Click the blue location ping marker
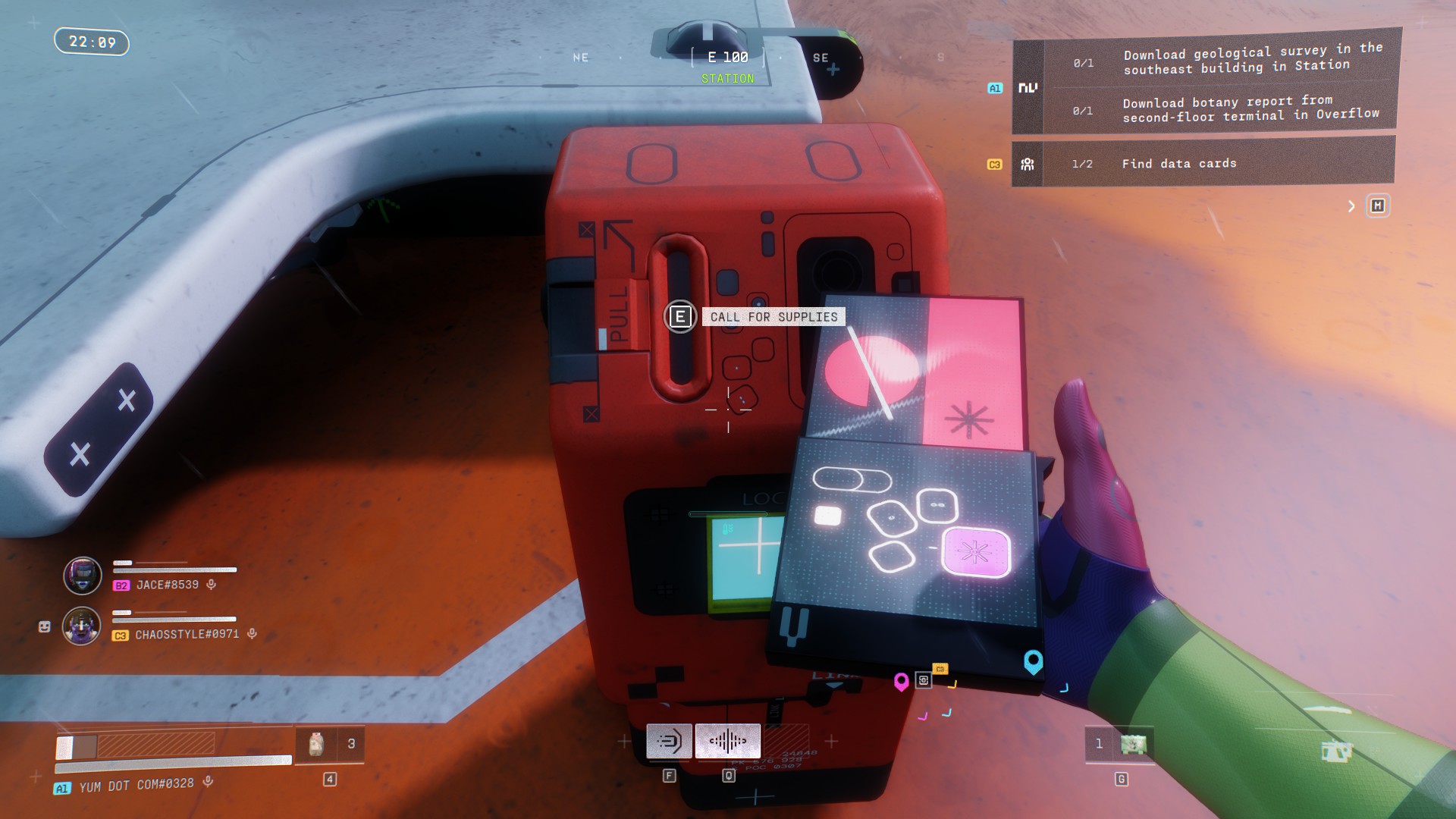Image resolution: width=1456 pixels, height=819 pixels. [x=1033, y=661]
